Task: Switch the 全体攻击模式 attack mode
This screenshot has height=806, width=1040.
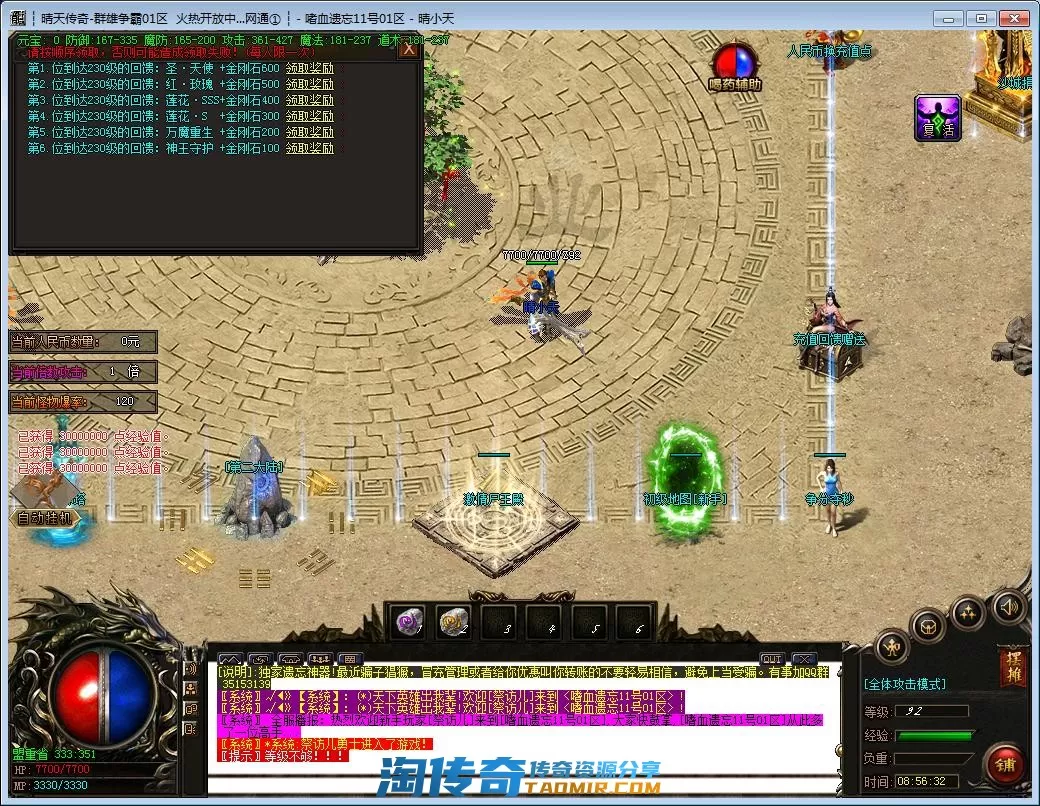Action: coord(904,684)
